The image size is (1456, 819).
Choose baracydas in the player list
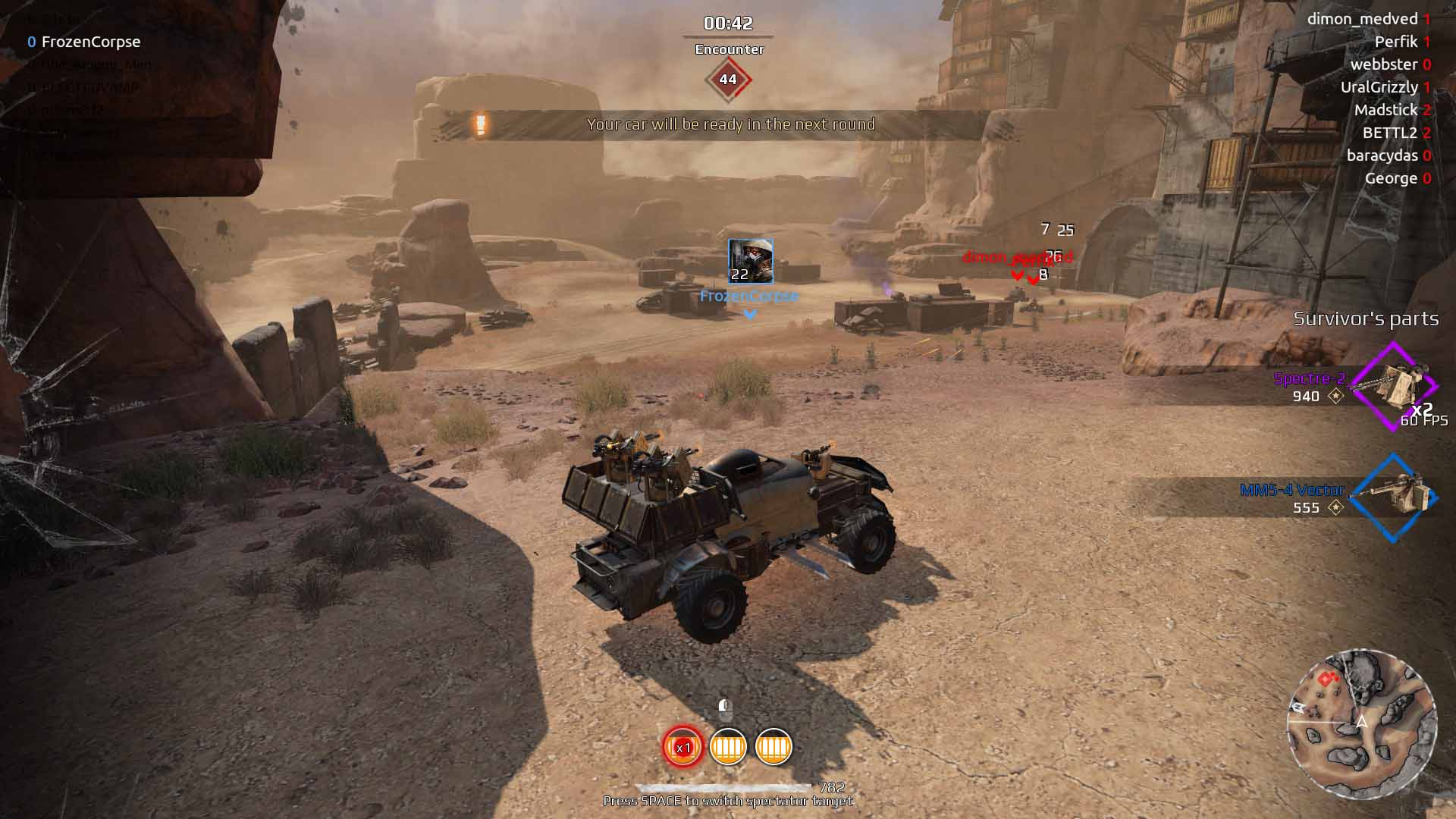[x=1382, y=155]
